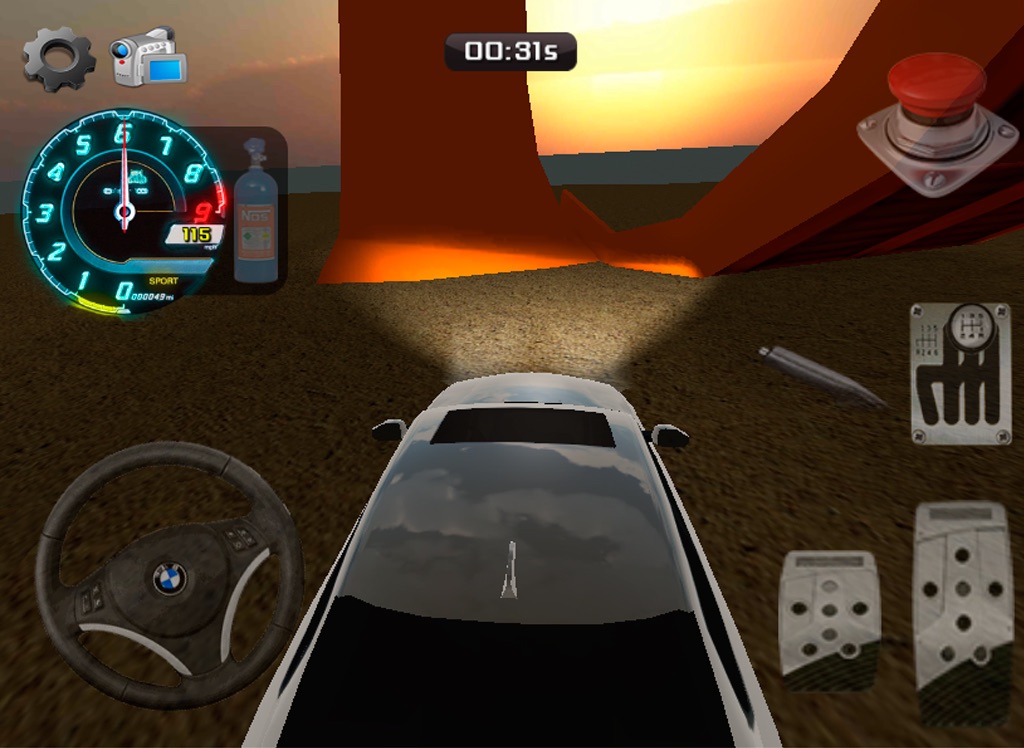The width and height of the screenshot is (1024, 748).
Task: Step on the brake pedal
Action: click(x=829, y=620)
